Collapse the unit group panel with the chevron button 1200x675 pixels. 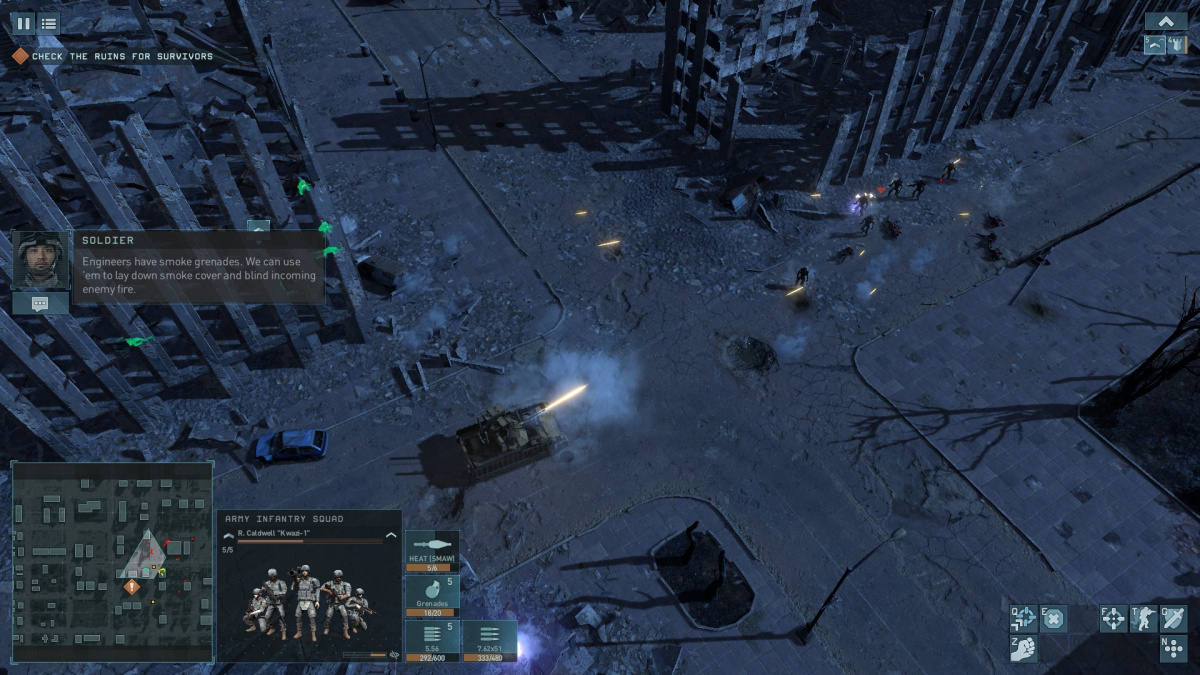pos(1165,21)
